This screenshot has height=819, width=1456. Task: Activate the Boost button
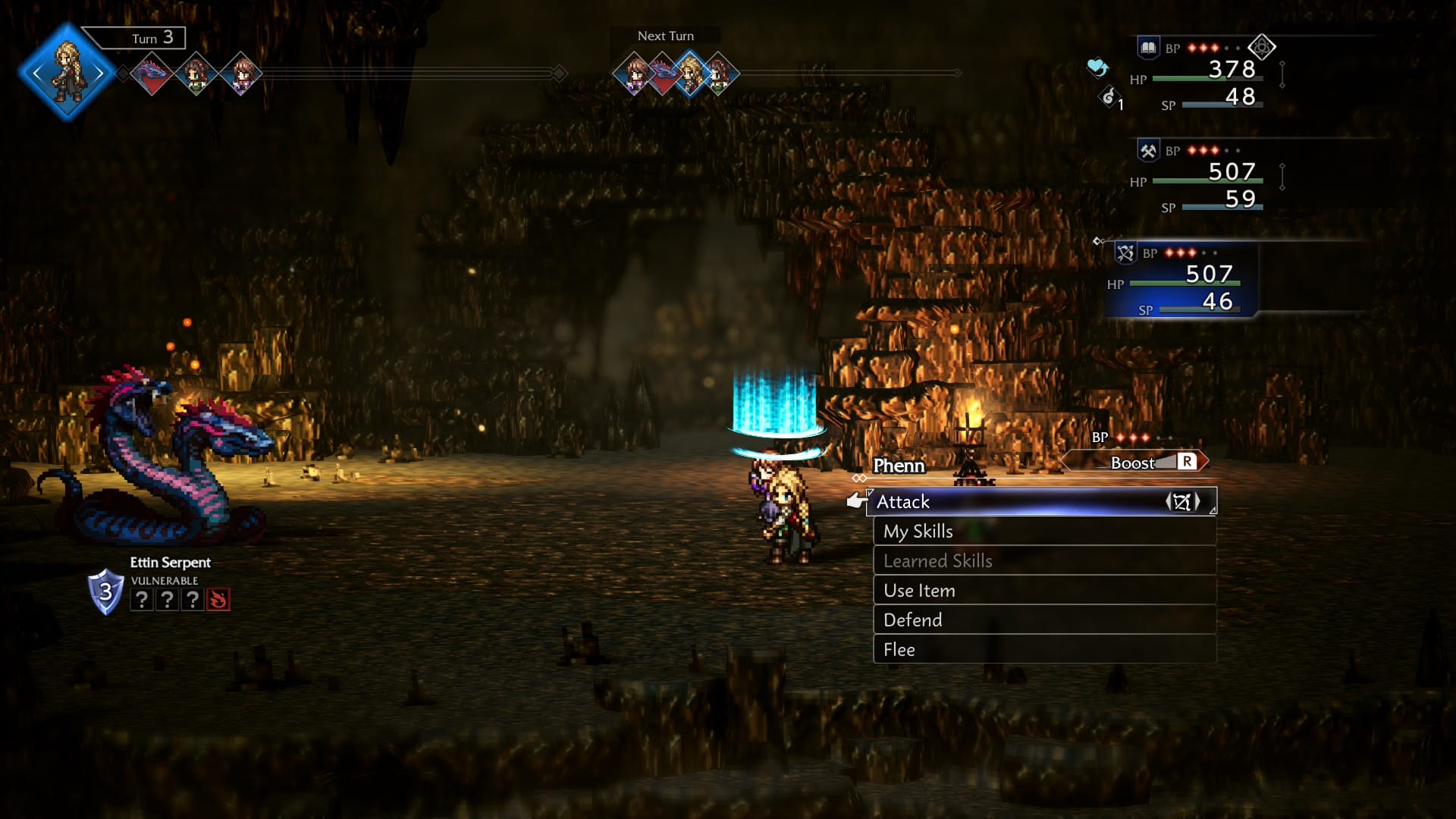coord(1134,463)
